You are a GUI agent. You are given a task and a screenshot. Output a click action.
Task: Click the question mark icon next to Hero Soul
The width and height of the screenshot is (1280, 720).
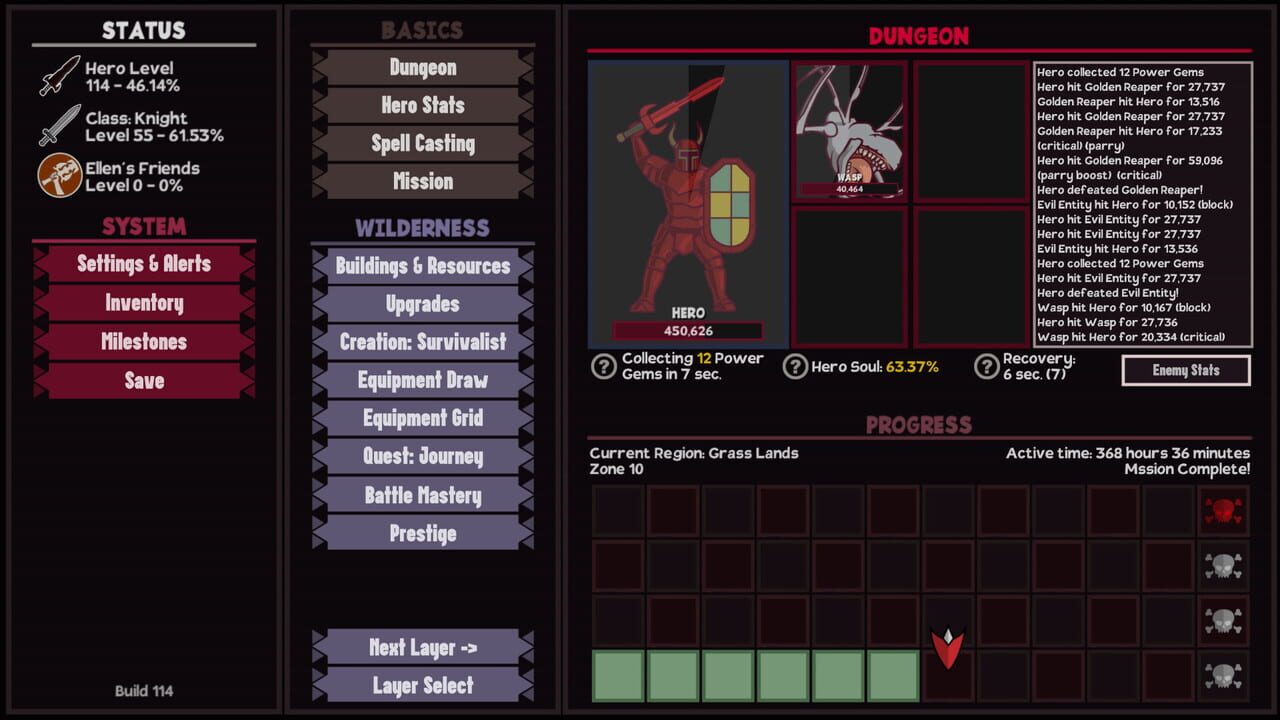click(795, 368)
